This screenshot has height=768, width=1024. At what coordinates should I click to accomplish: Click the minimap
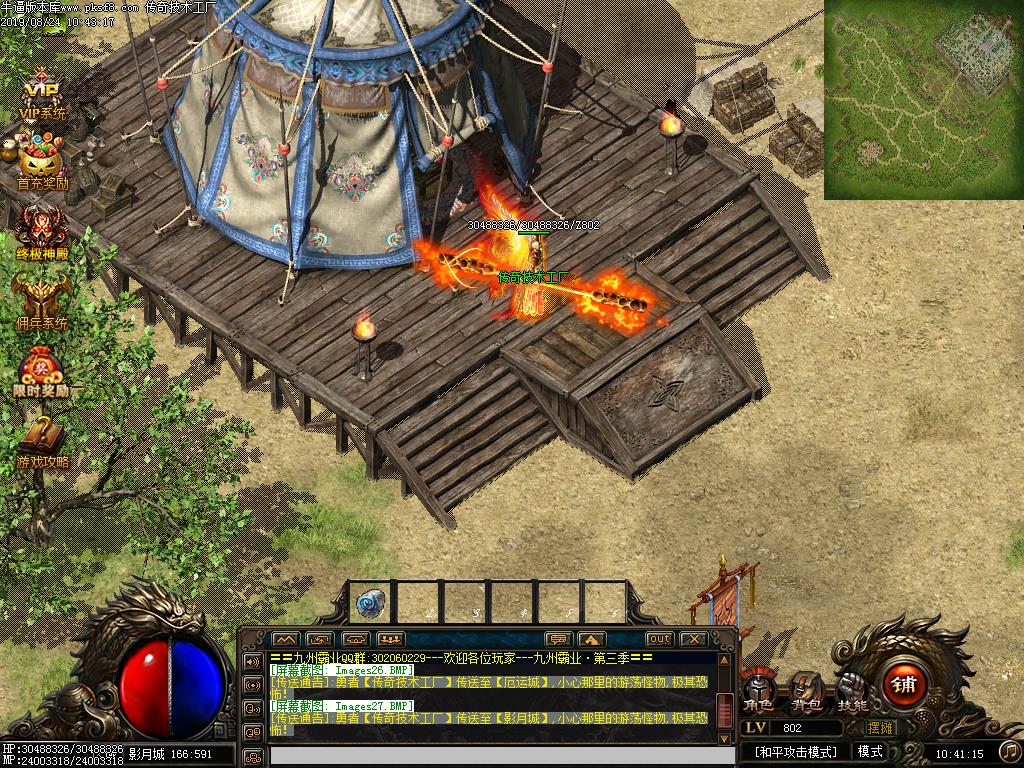(923, 98)
